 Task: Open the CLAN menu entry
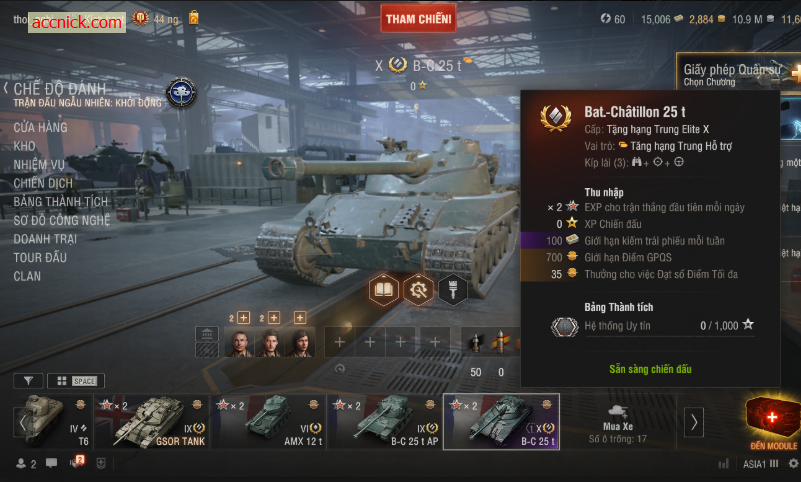[27, 276]
